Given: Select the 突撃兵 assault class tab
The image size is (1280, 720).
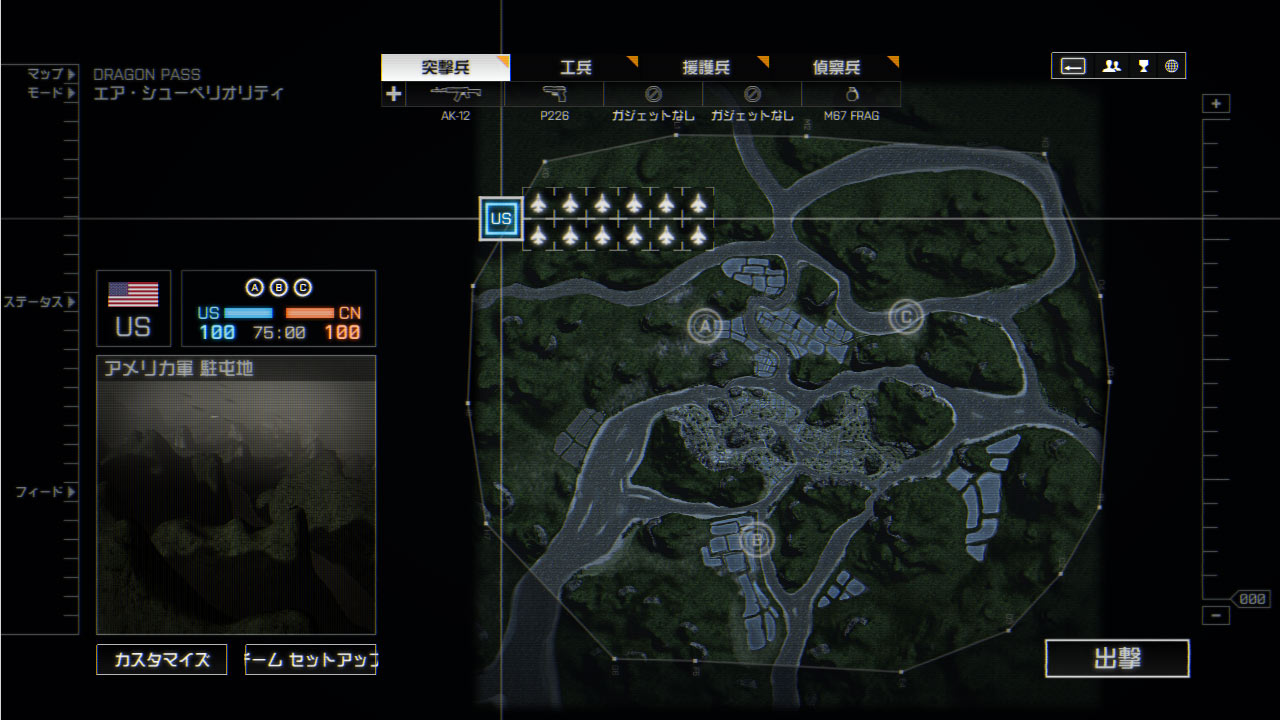Looking at the screenshot, I should click(445, 68).
